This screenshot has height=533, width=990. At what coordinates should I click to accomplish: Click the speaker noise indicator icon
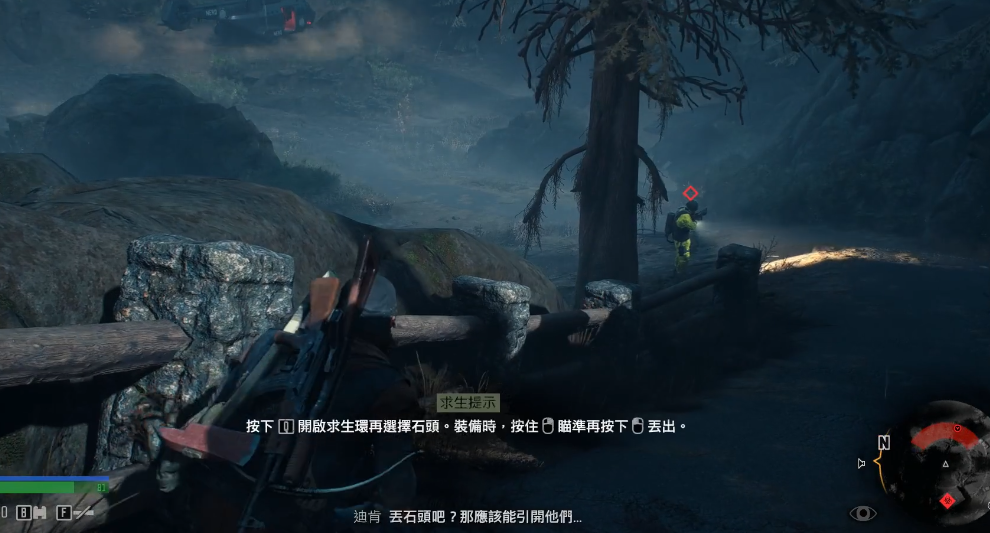tap(861, 463)
